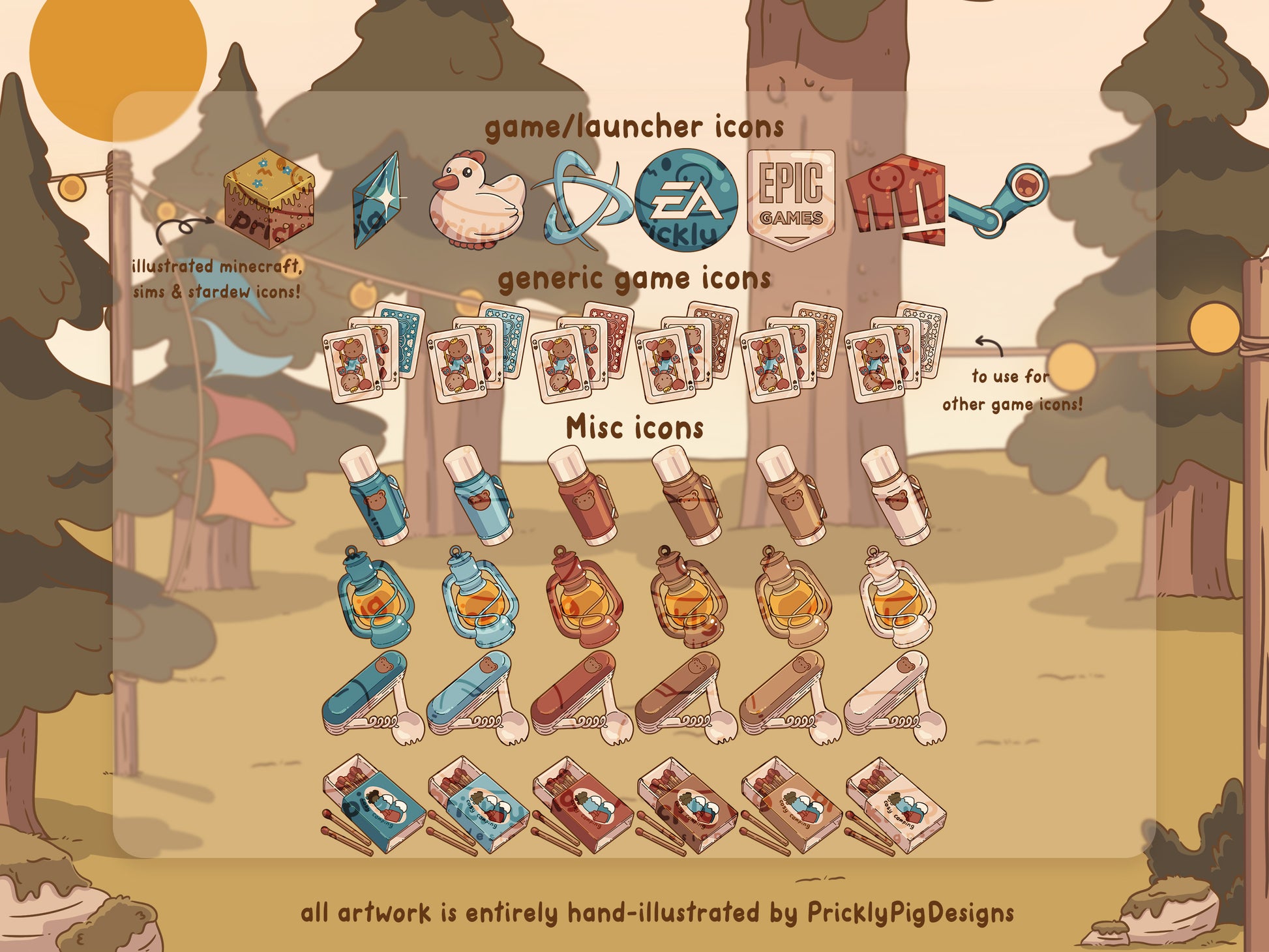Open the illustrated Minecraft grass block icon
Viewport: 1269px width, 952px height.
269,200
